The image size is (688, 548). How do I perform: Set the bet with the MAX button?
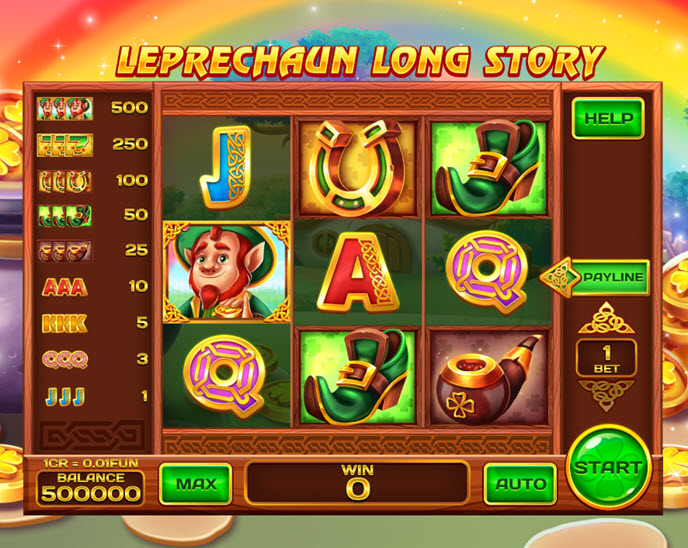pos(196,484)
